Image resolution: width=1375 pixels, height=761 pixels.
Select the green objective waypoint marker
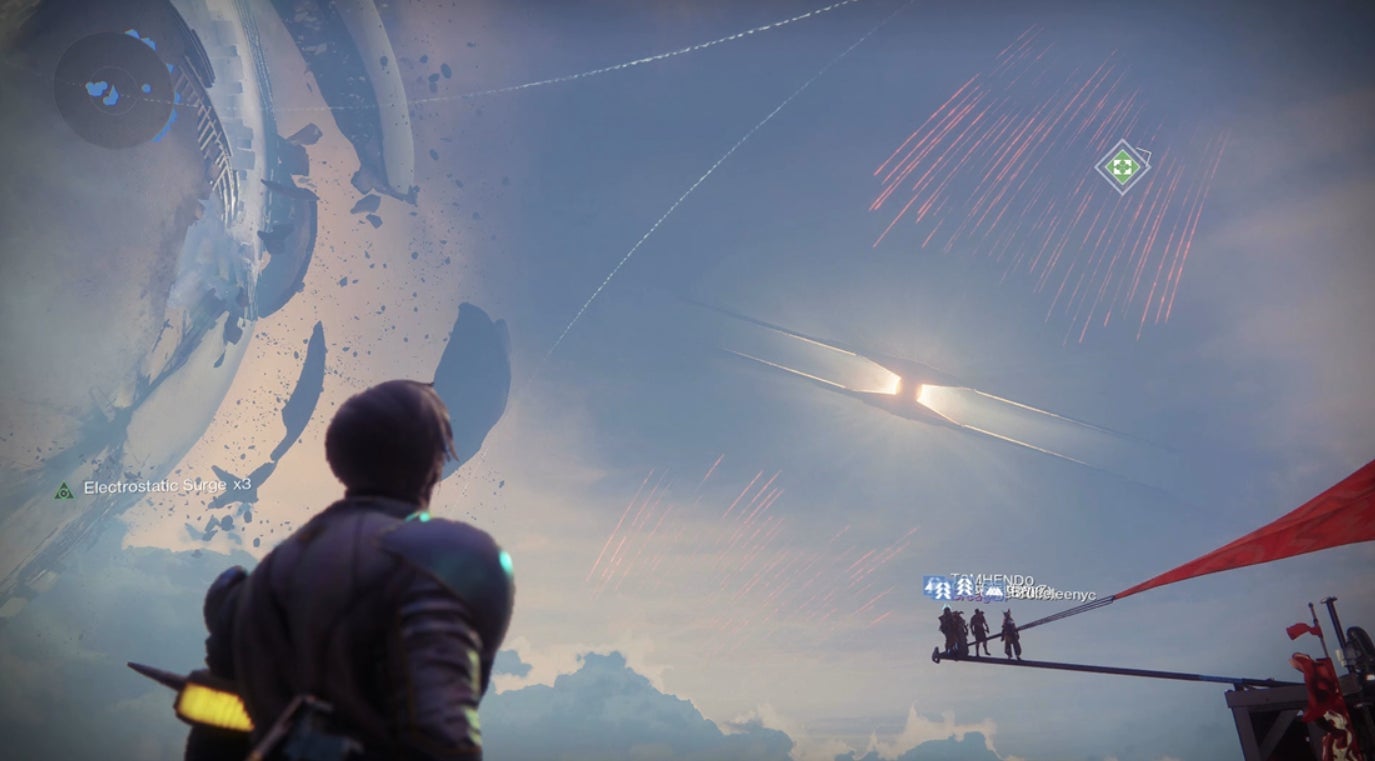click(1122, 166)
